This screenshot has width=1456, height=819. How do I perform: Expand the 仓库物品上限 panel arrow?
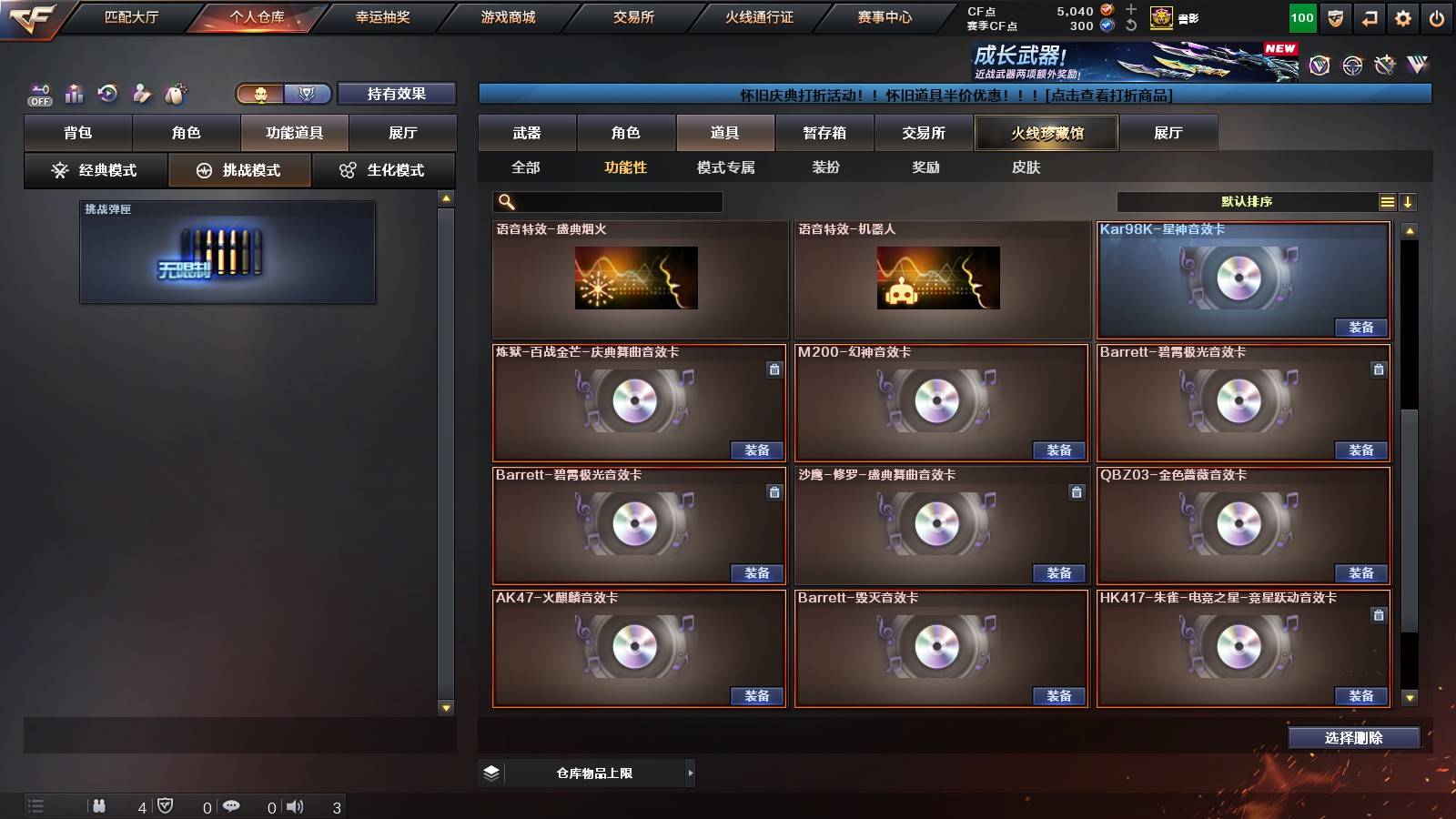(690, 773)
